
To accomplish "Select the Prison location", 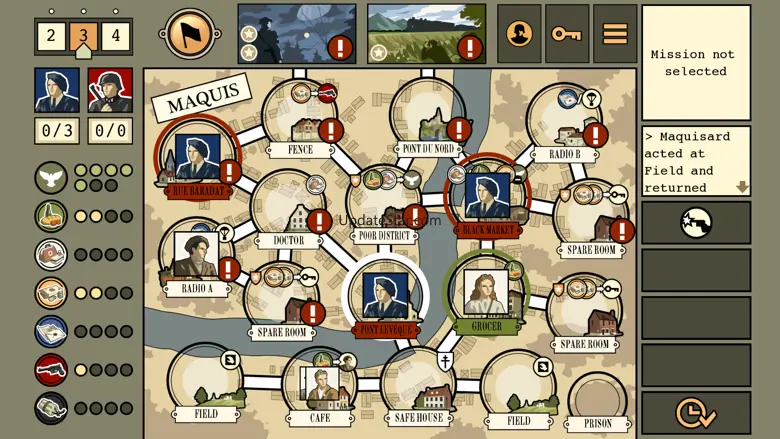I will 597,402.
